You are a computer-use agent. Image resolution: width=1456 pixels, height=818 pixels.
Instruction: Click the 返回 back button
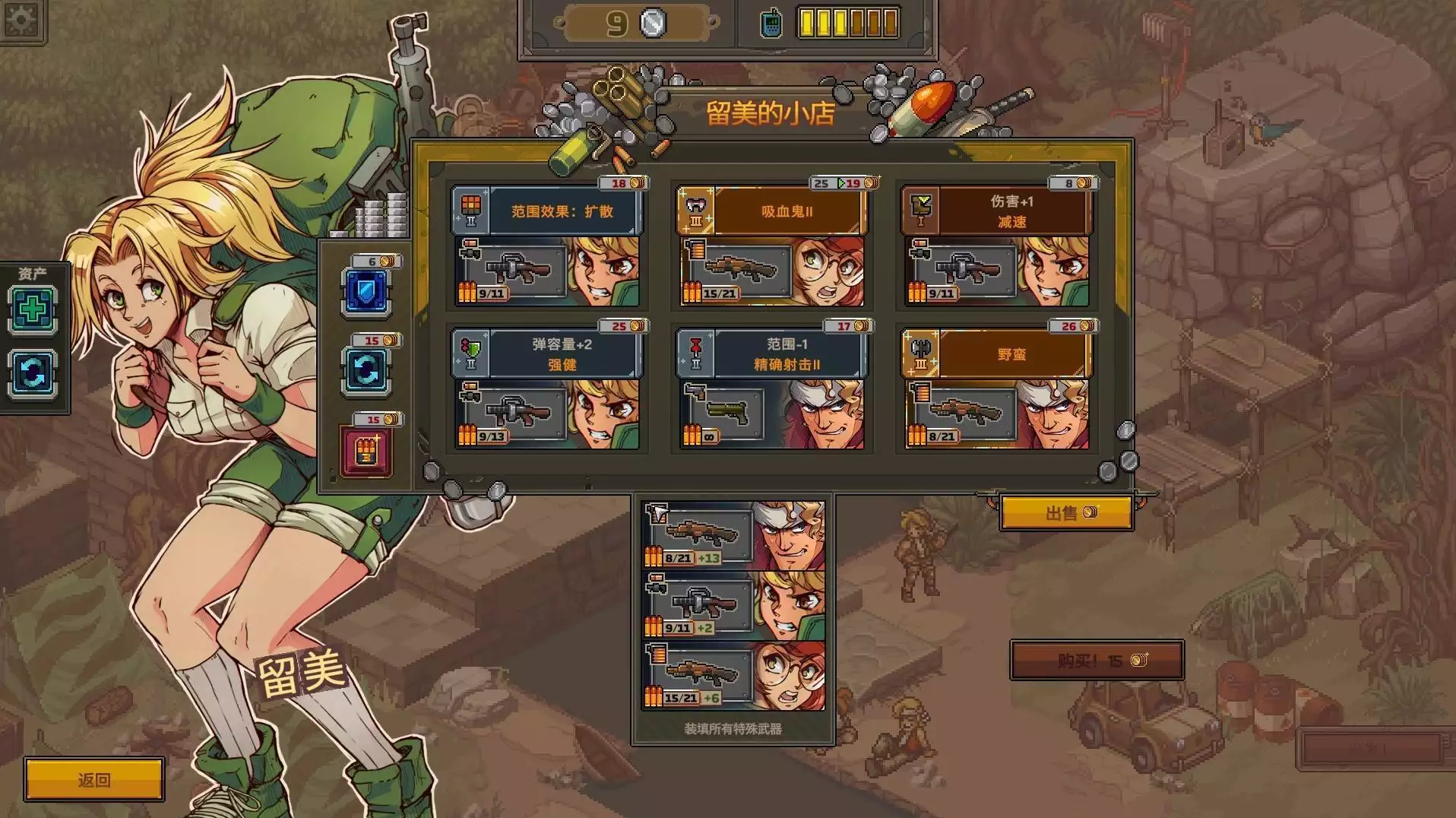(94, 780)
